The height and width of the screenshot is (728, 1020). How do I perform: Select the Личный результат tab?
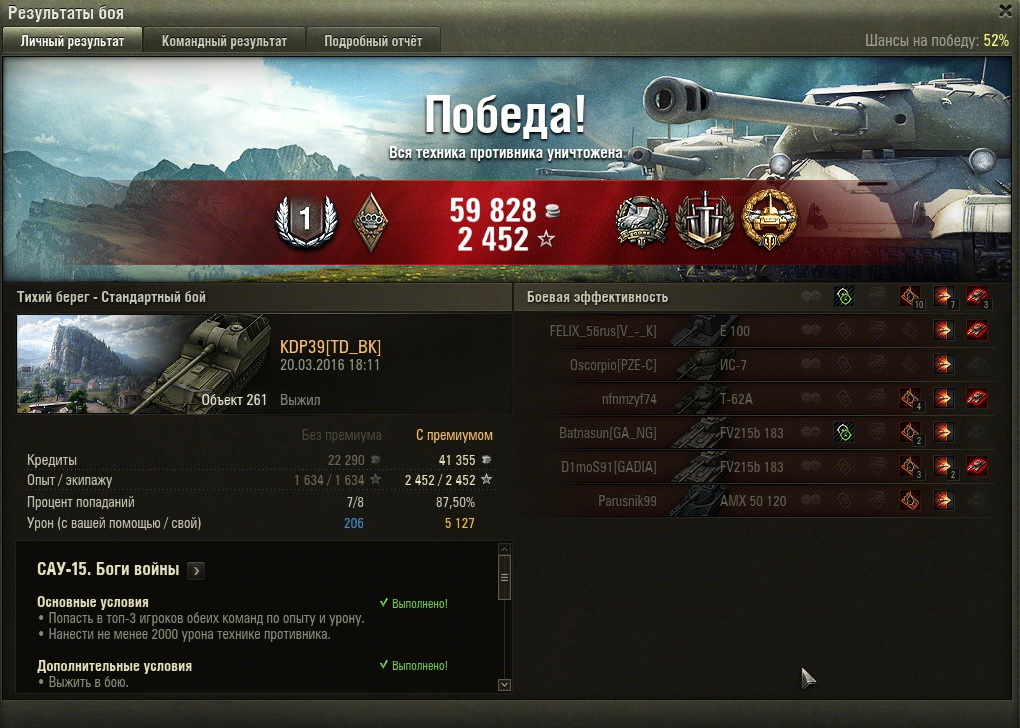click(x=72, y=41)
